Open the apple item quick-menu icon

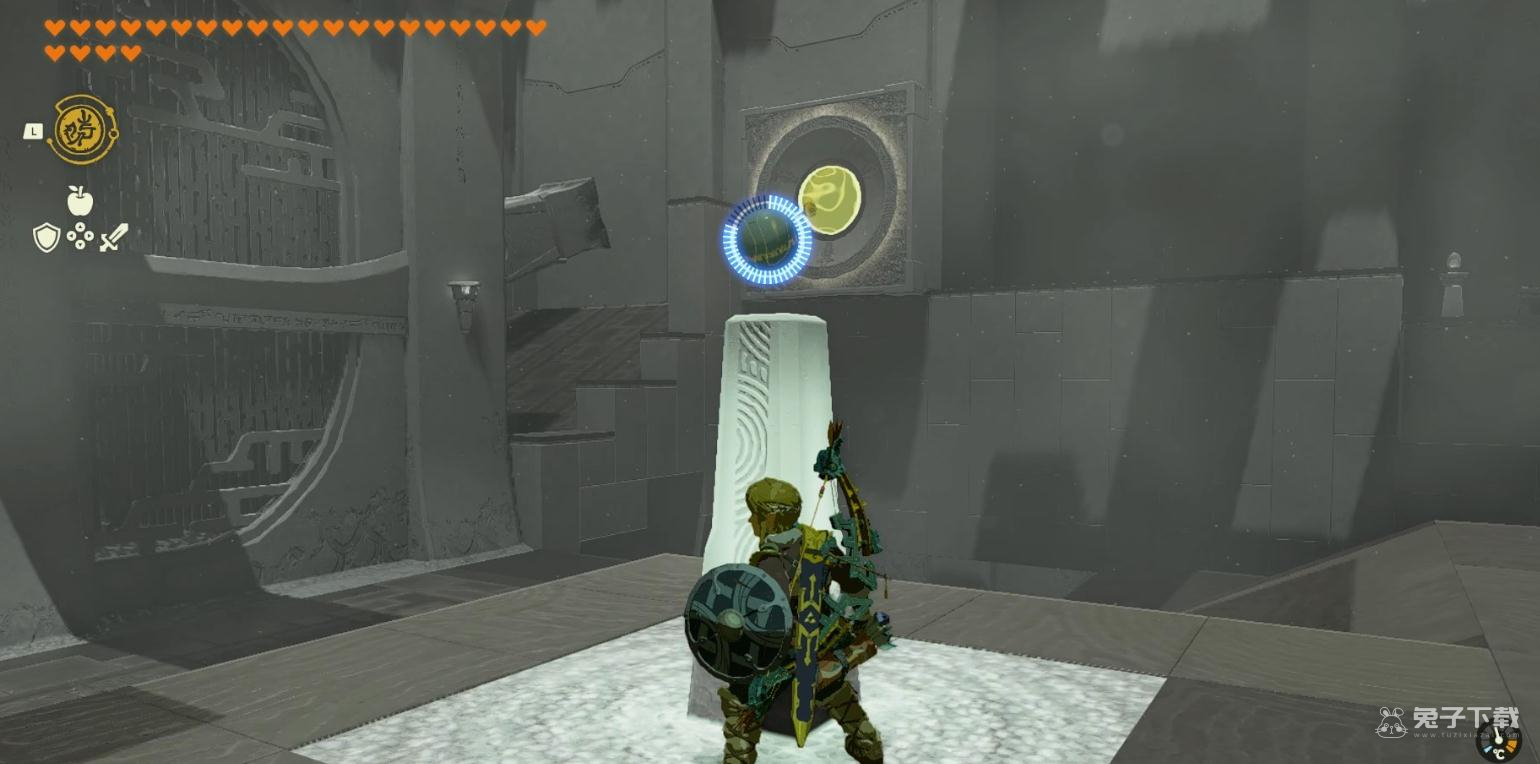(80, 201)
